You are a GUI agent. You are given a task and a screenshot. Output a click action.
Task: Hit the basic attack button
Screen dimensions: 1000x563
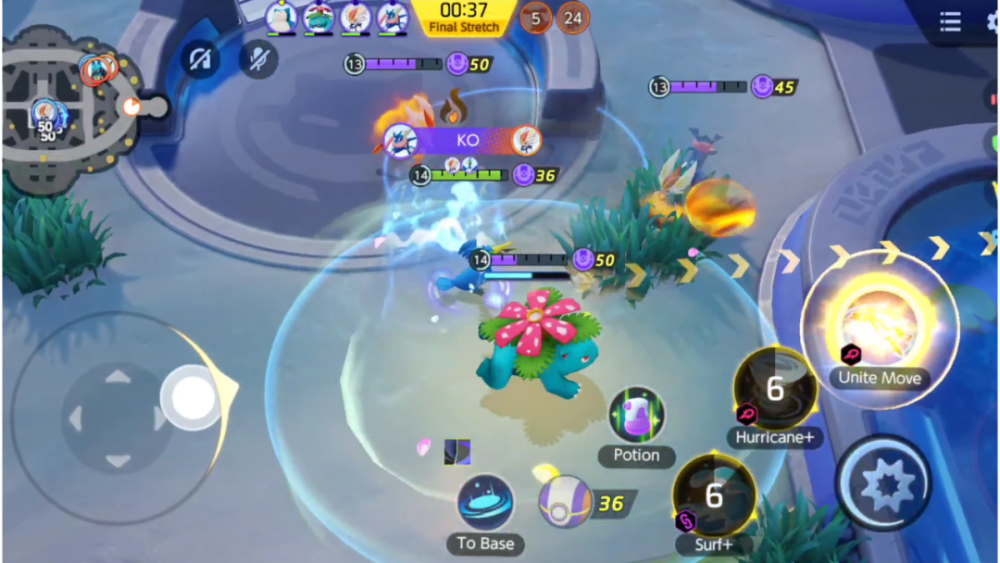[x=882, y=483]
